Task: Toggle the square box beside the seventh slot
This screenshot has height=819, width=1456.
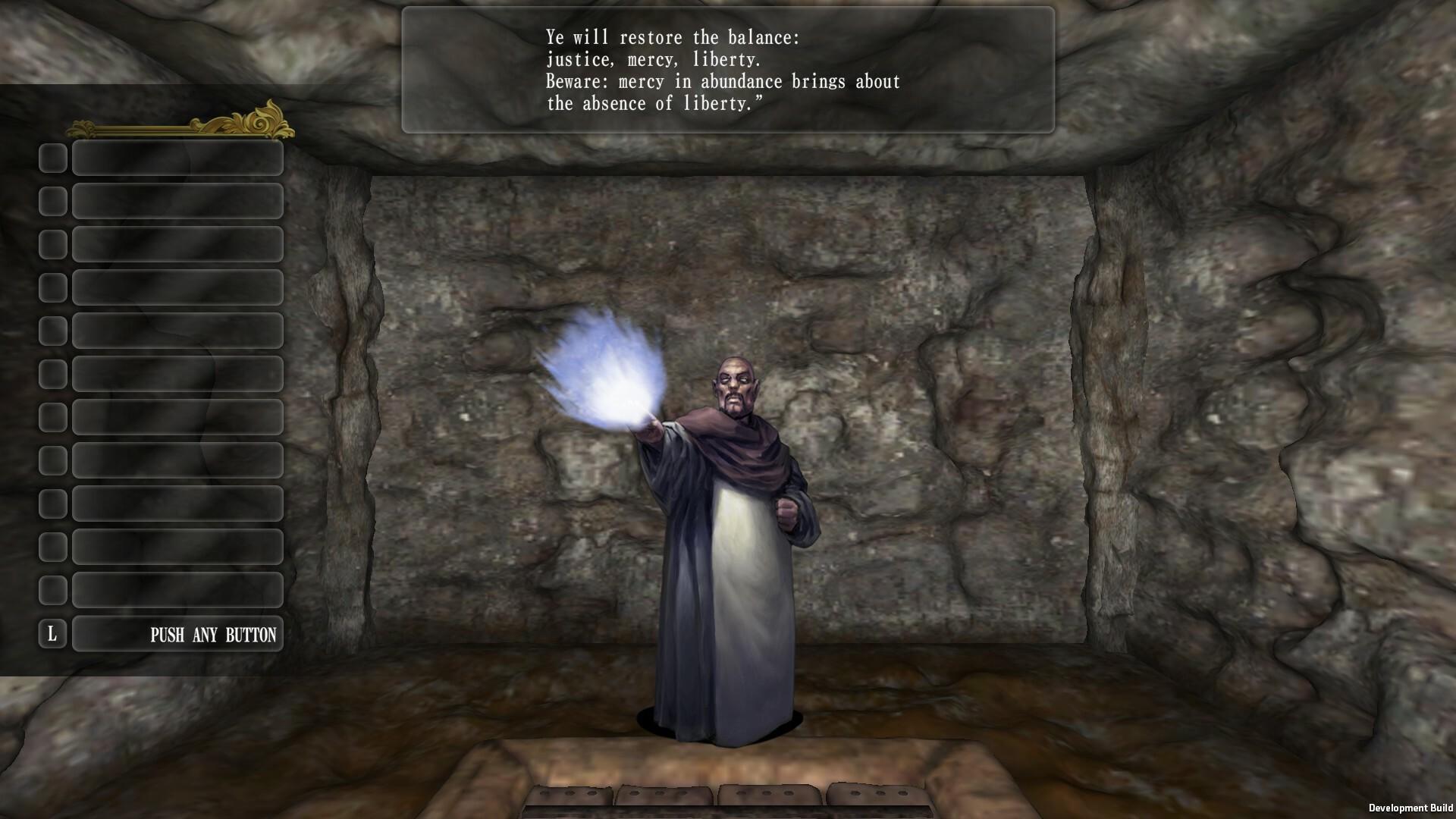Action: coord(53,417)
